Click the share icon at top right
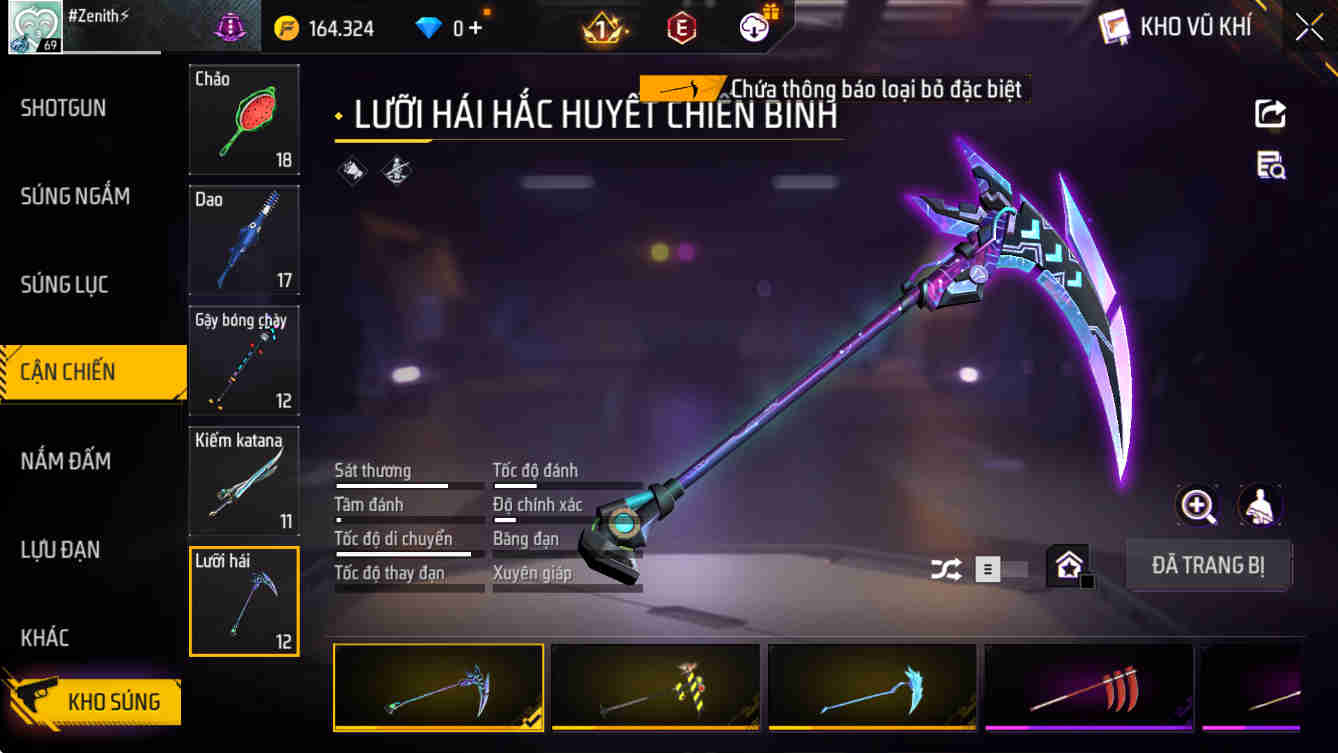Image resolution: width=1338 pixels, height=753 pixels. (x=1269, y=113)
